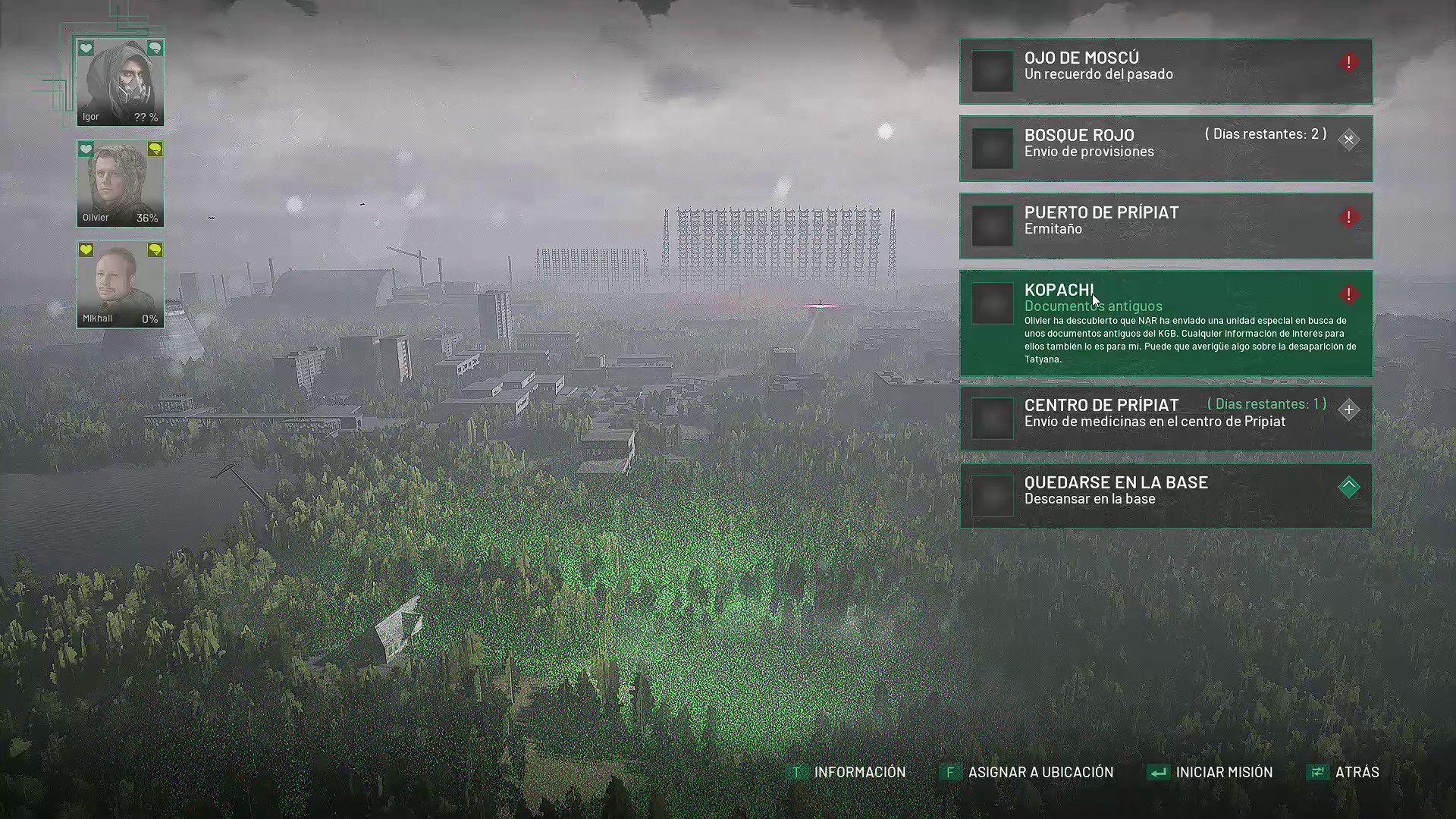
Task: Click Asignar a ubicación
Action: pyautogui.click(x=1028, y=772)
